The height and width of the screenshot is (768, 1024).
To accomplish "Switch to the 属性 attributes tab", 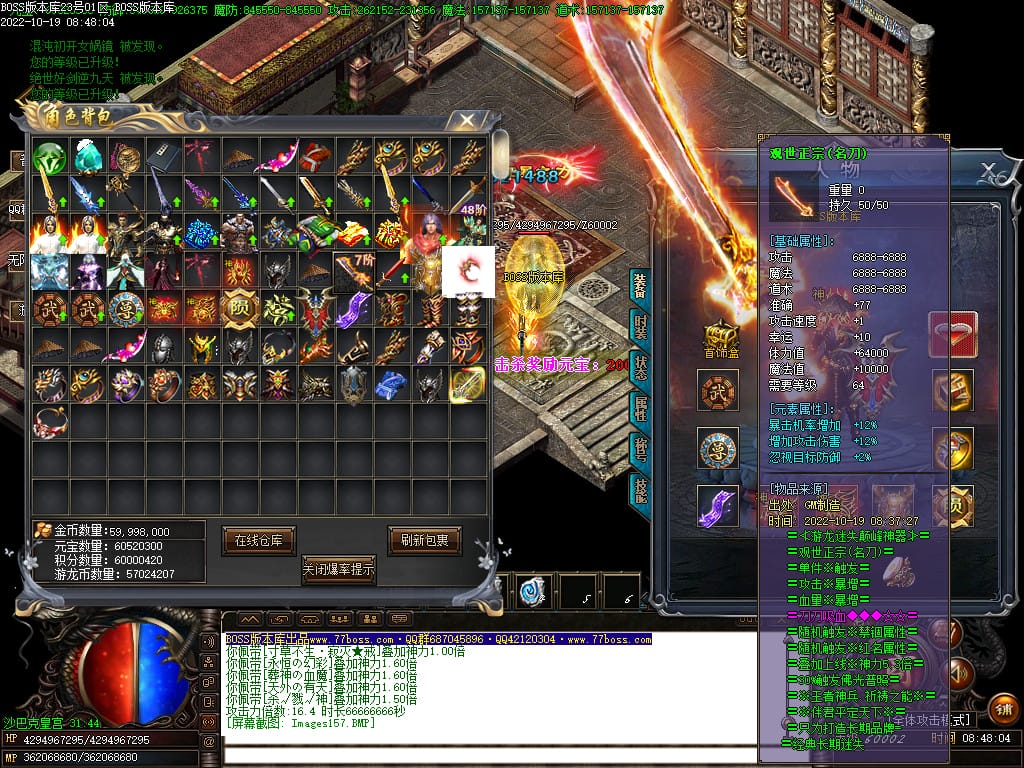I will (x=640, y=408).
